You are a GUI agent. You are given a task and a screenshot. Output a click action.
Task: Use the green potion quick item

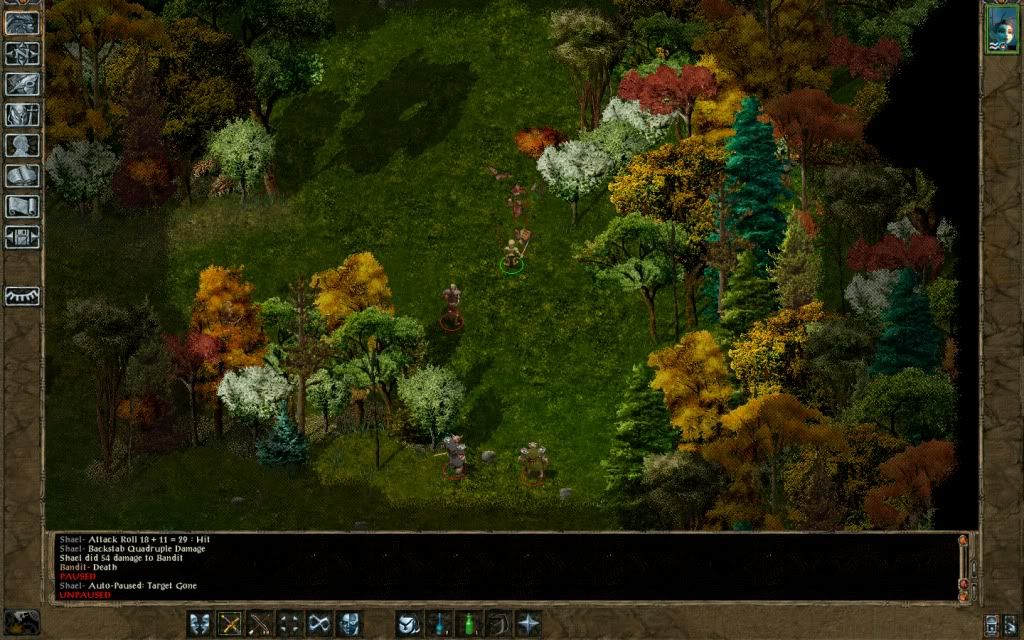click(x=467, y=623)
